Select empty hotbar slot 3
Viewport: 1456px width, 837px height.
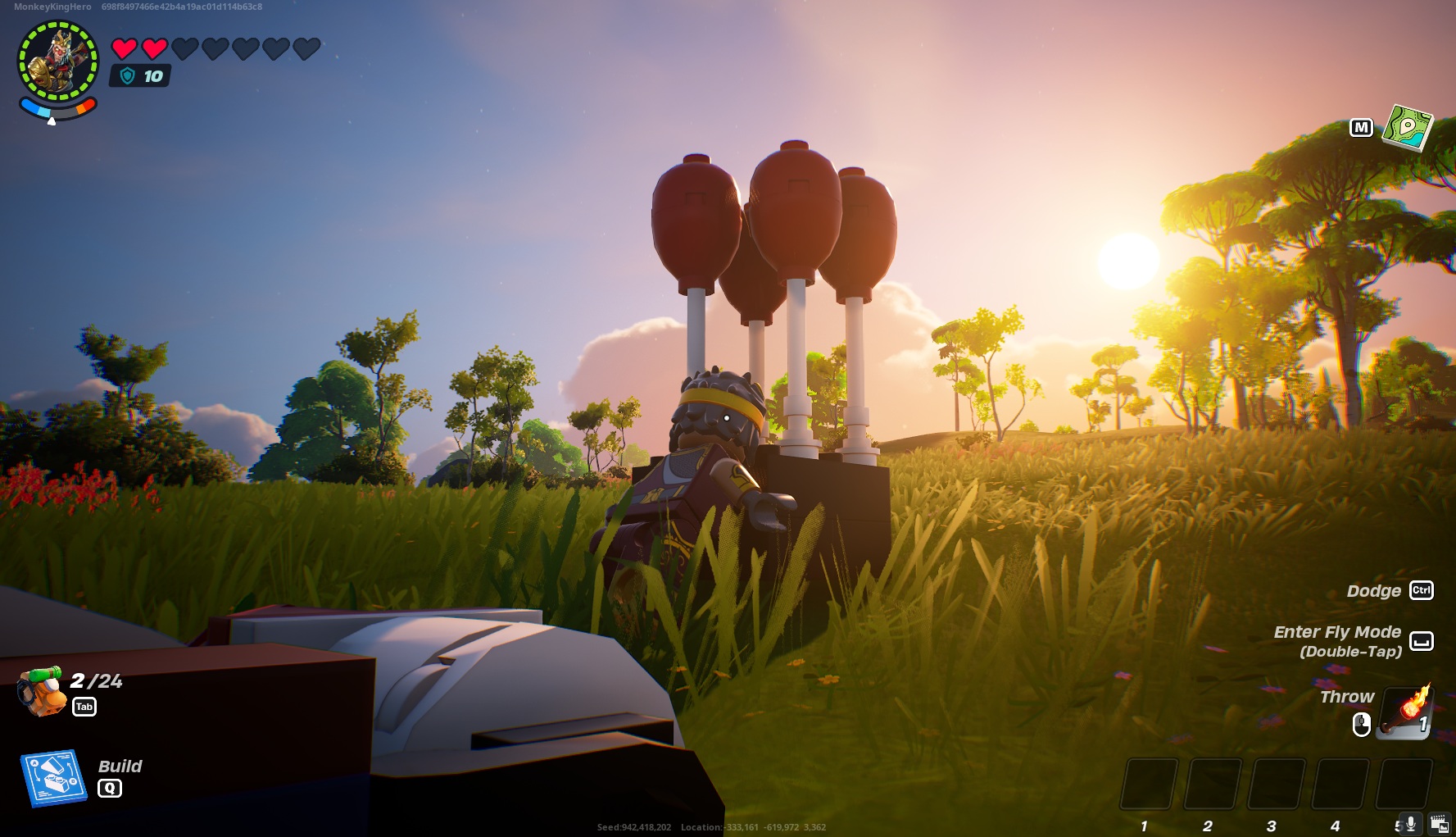[1275, 785]
